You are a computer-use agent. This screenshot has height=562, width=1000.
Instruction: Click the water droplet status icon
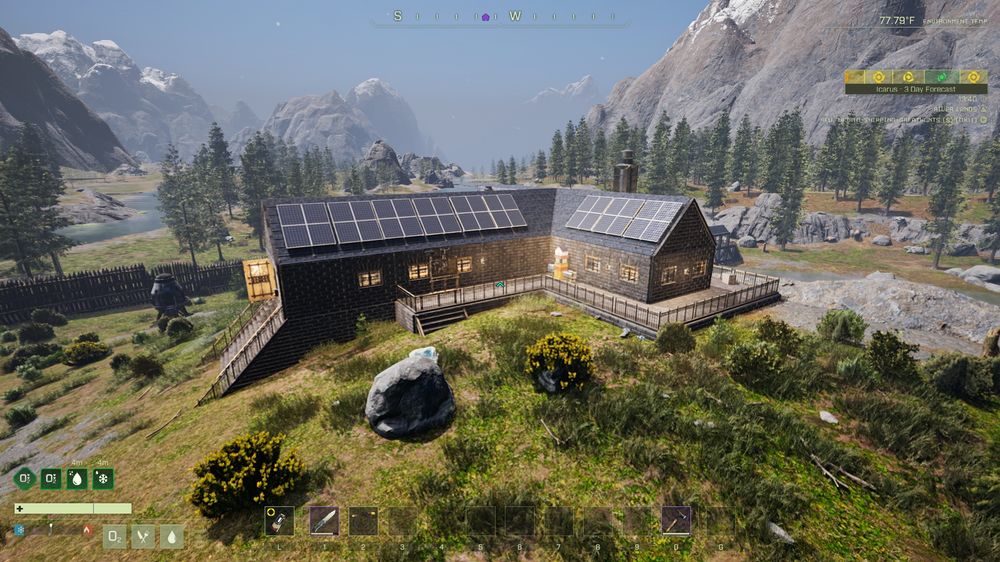(x=172, y=537)
